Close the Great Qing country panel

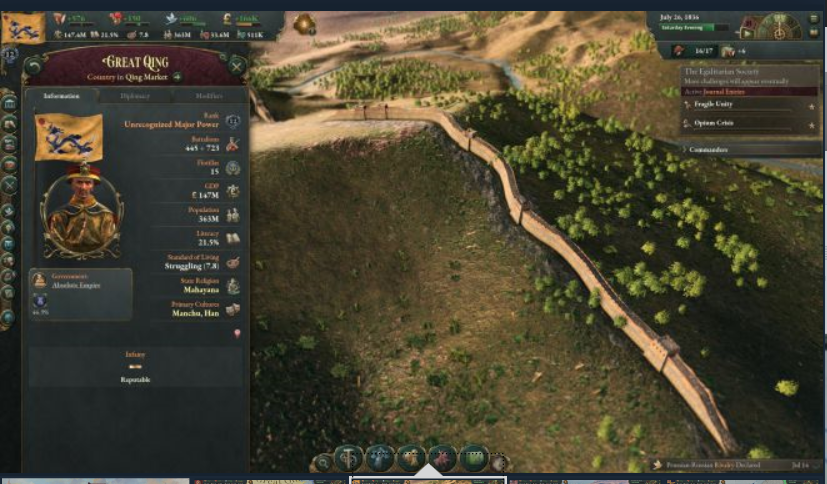click(237, 66)
